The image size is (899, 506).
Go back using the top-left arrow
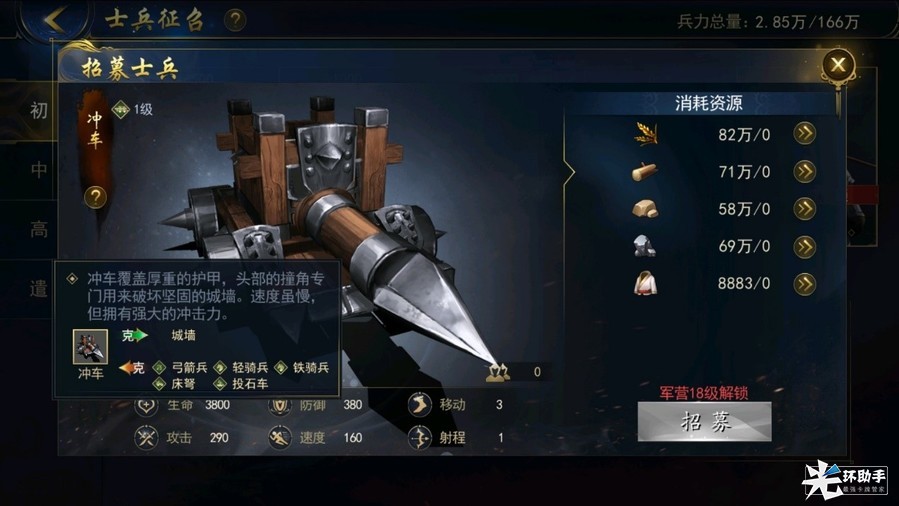click(56, 19)
